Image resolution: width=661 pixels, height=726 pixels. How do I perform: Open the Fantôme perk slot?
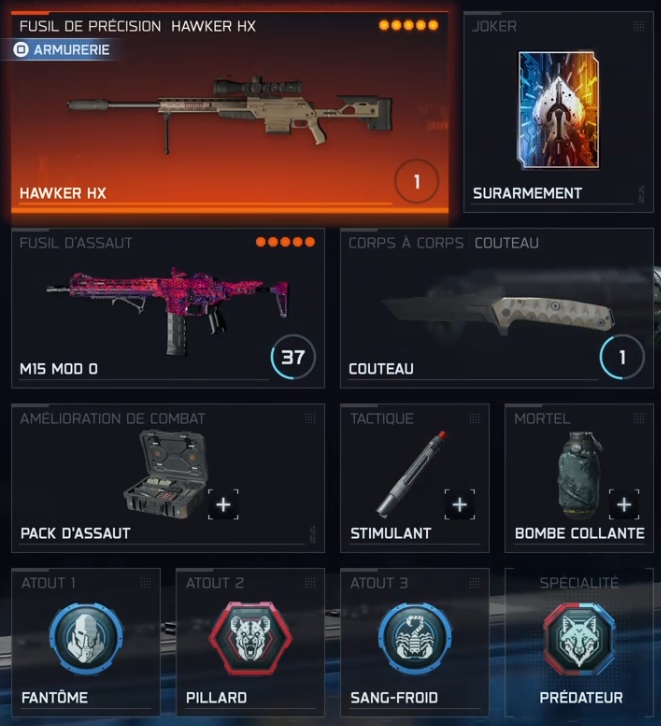(x=86, y=640)
